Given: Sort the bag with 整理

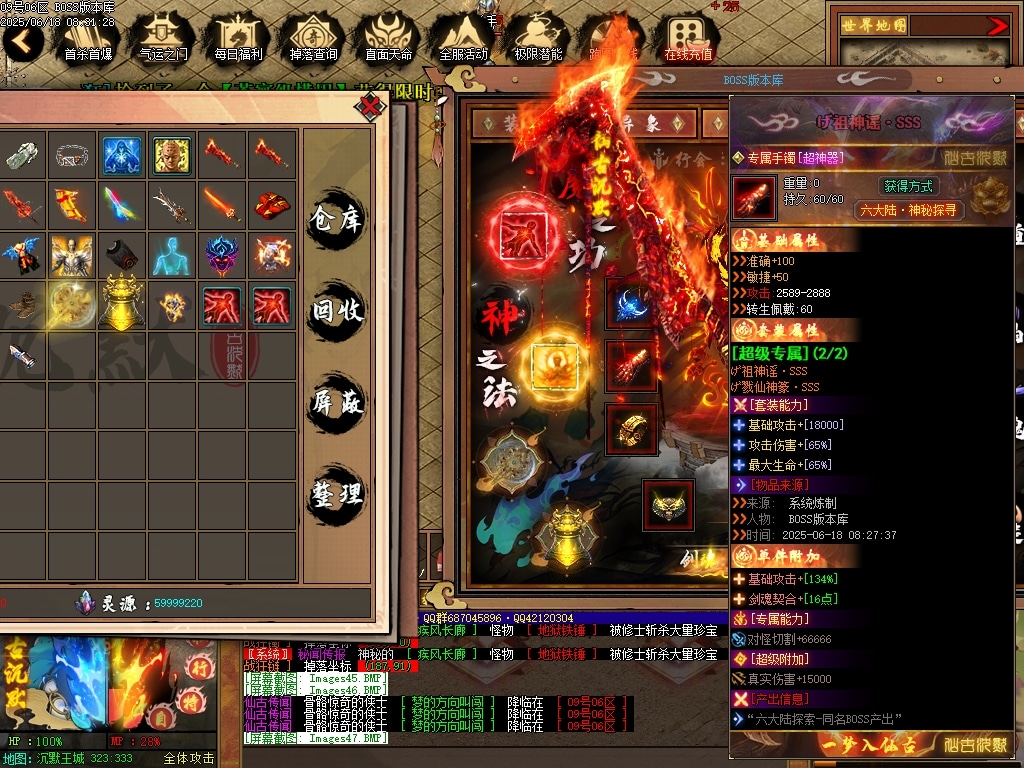Looking at the screenshot, I should coord(336,494).
